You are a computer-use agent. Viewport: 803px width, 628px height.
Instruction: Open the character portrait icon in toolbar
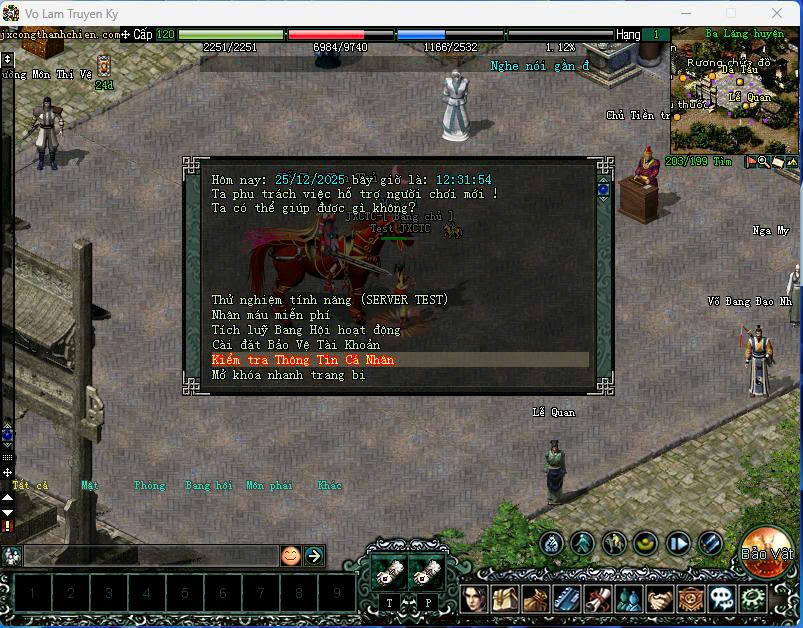click(474, 599)
